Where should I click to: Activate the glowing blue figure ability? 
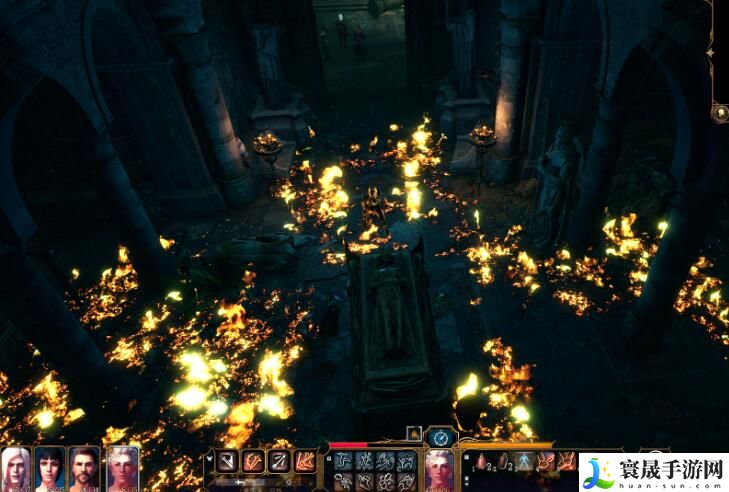click(523, 461)
